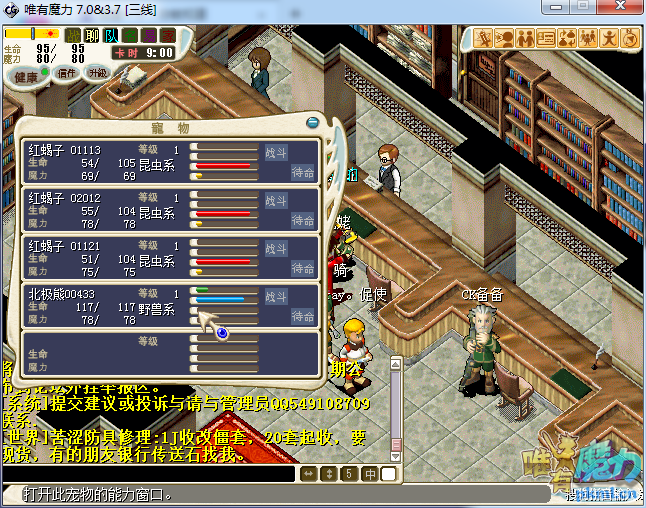Click the handshake two-people icon

[x=525, y=38]
